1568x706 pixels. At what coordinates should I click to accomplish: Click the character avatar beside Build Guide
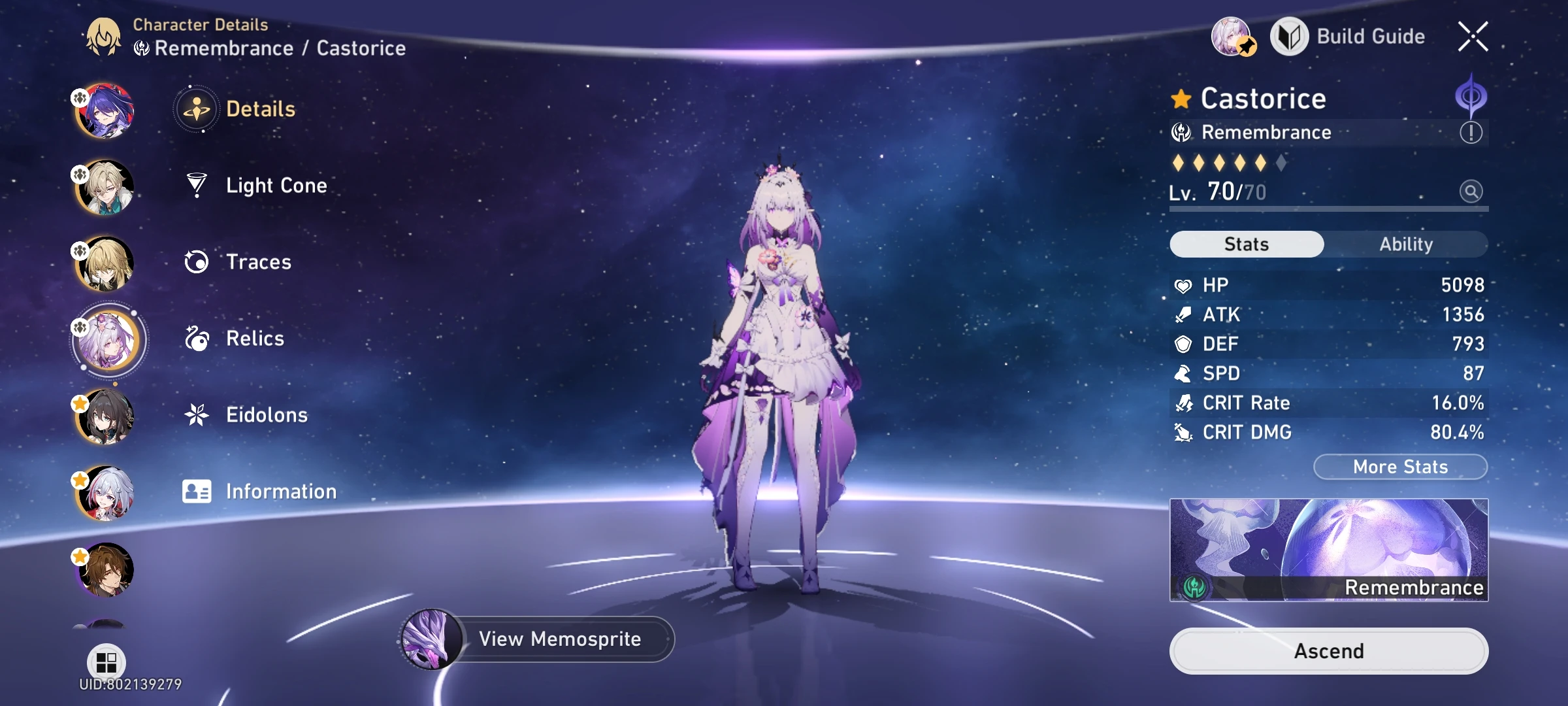pos(1232,36)
